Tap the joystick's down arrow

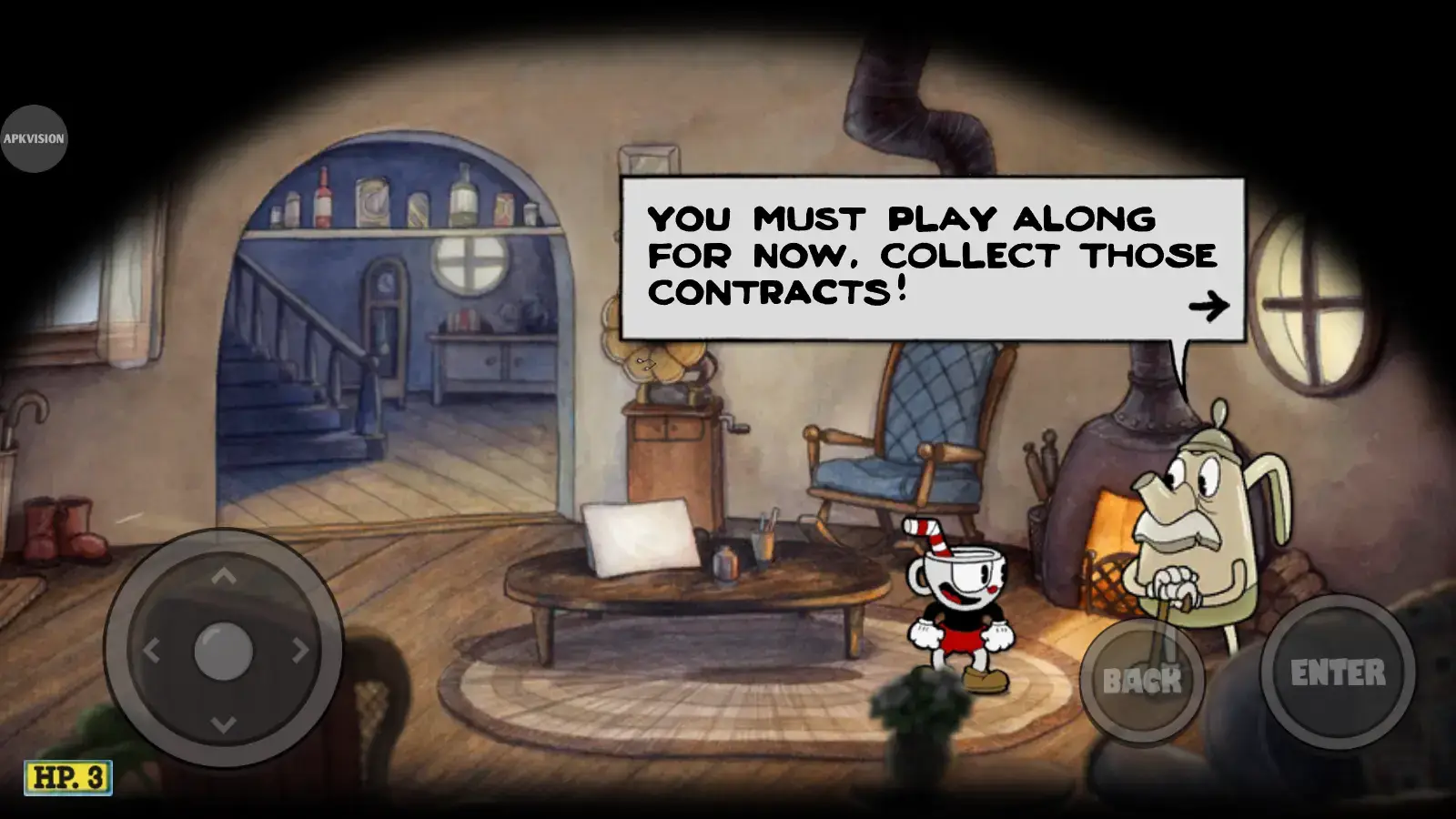coord(224,724)
